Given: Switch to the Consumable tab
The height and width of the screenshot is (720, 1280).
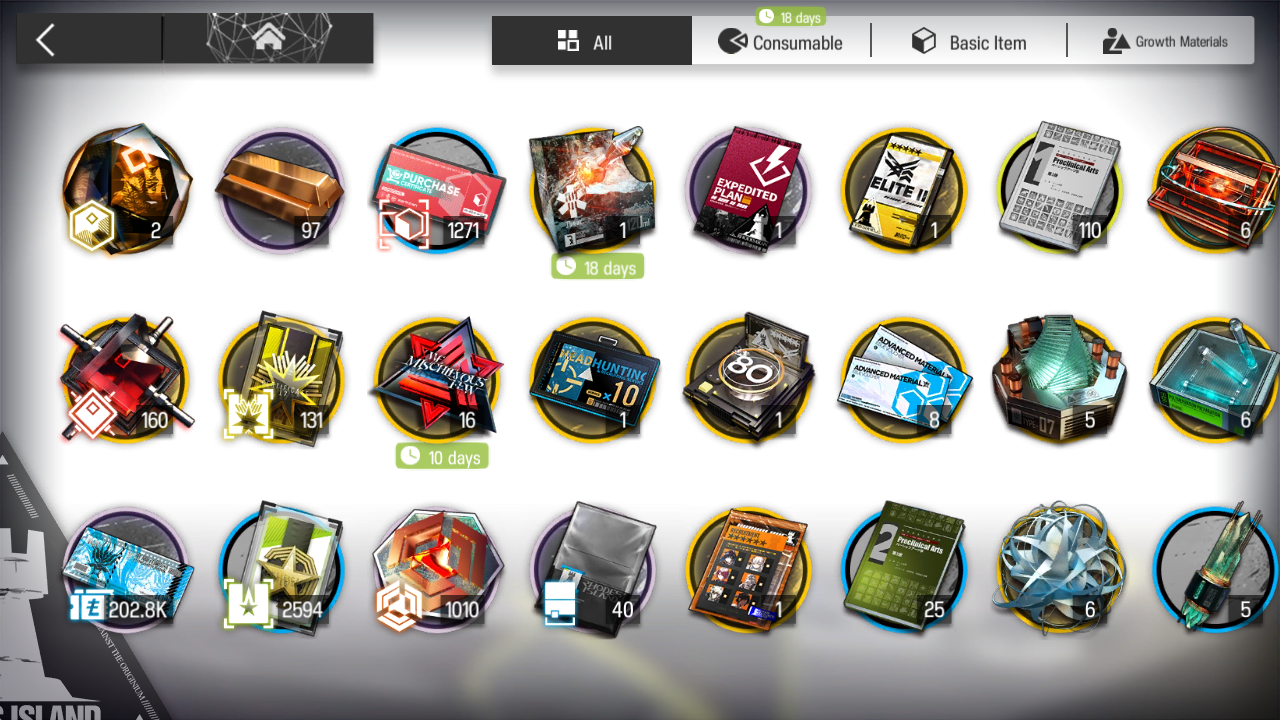Looking at the screenshot, I should tap(781, 42).
